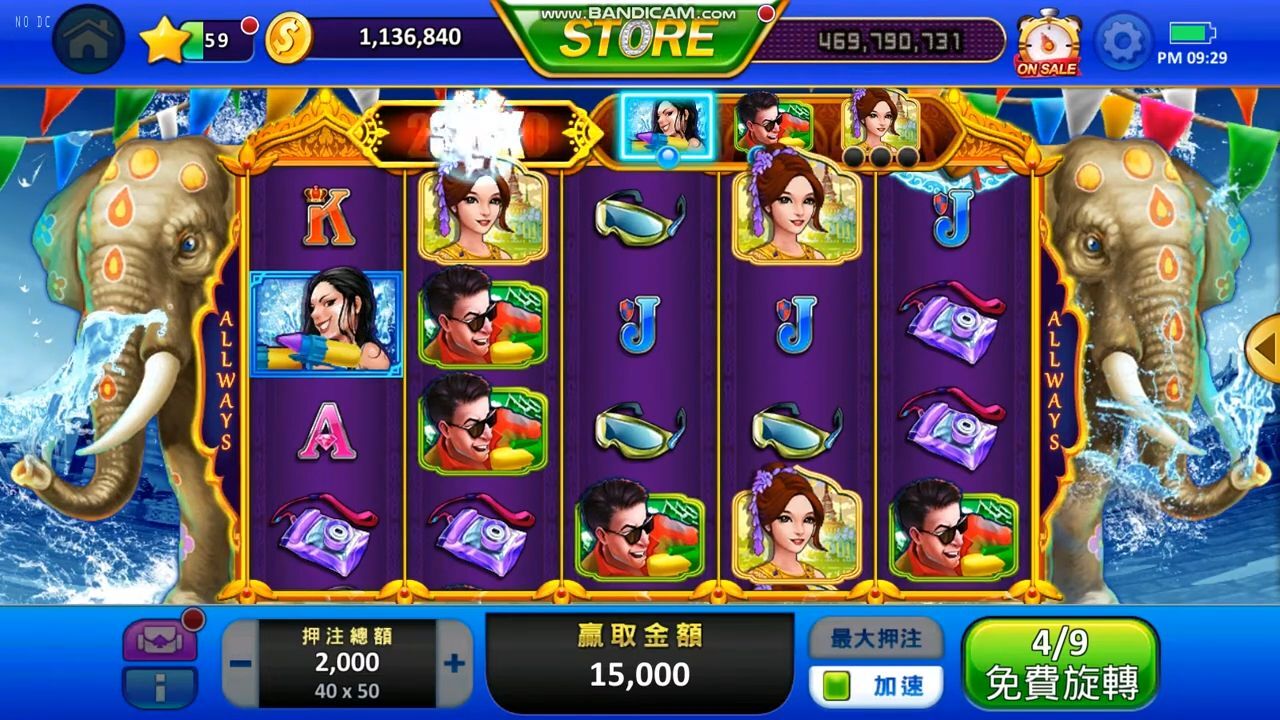Open the purple mailbox icon

159,641
